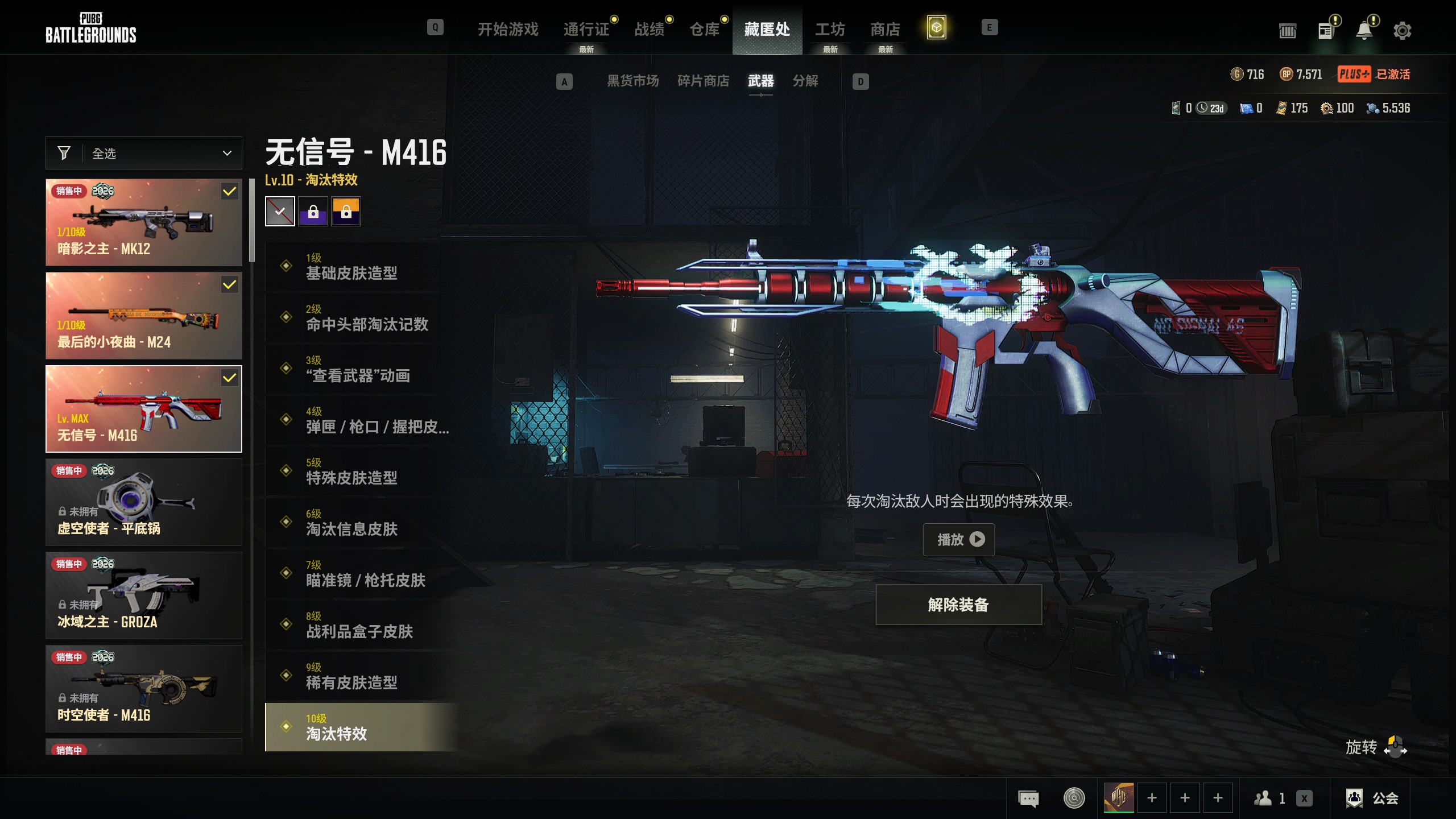This screenshot has height=819, width=1456.
Task: Open the 全选 filter dropdown
Action: coord(144,154)
